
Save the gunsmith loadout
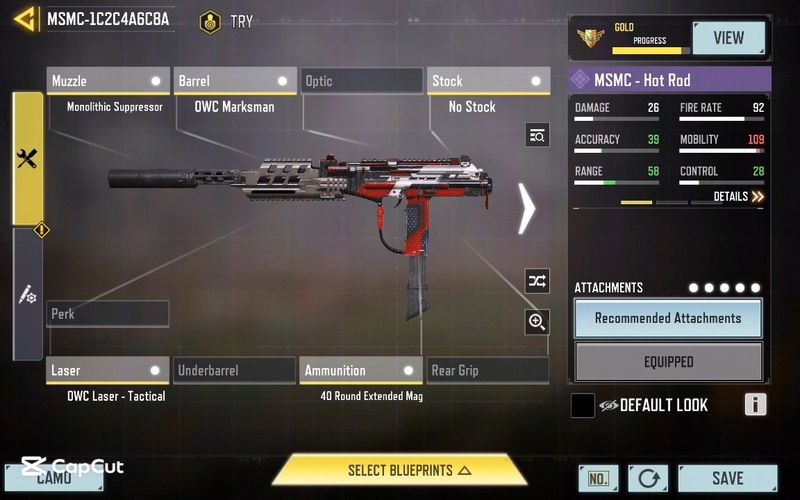point(727,479)
